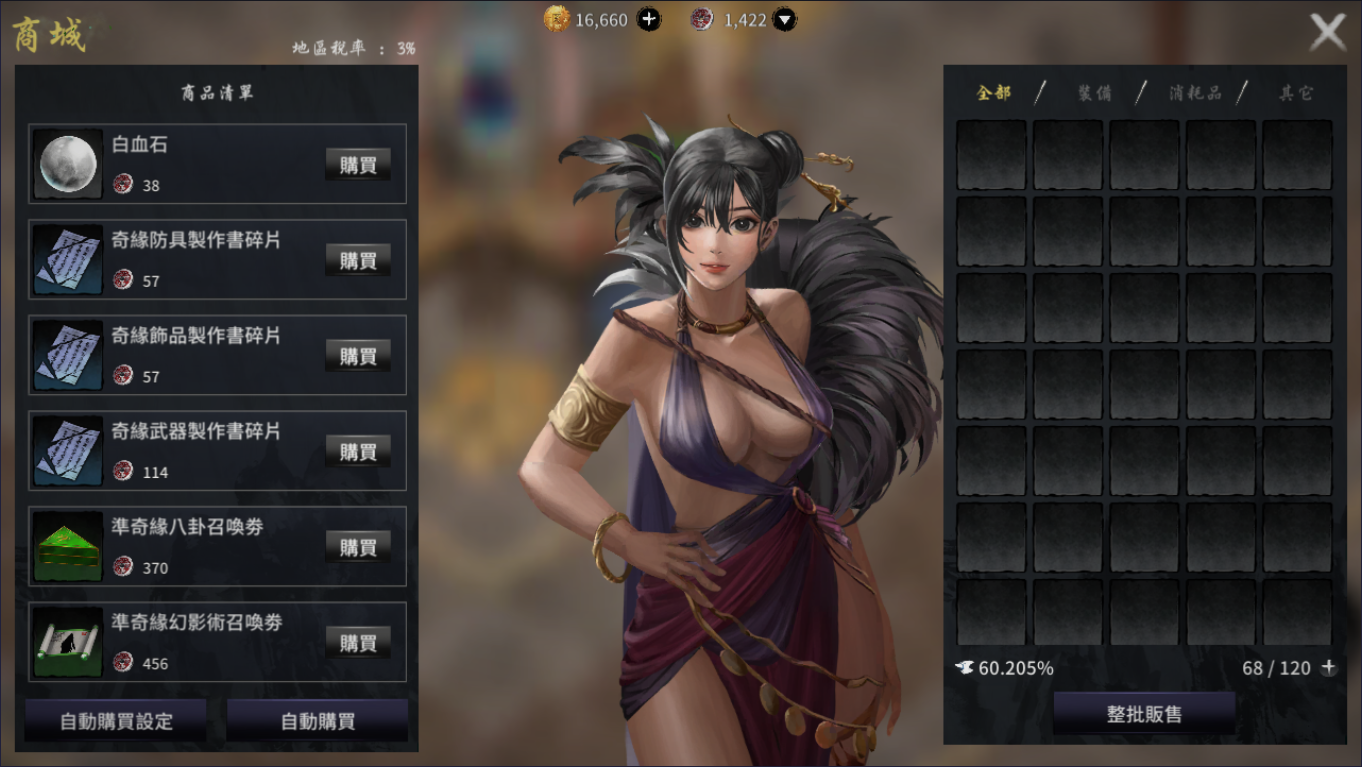1362x767 pixels.
Task: Select the 白血石 item icon
Action: pos(68,164)
